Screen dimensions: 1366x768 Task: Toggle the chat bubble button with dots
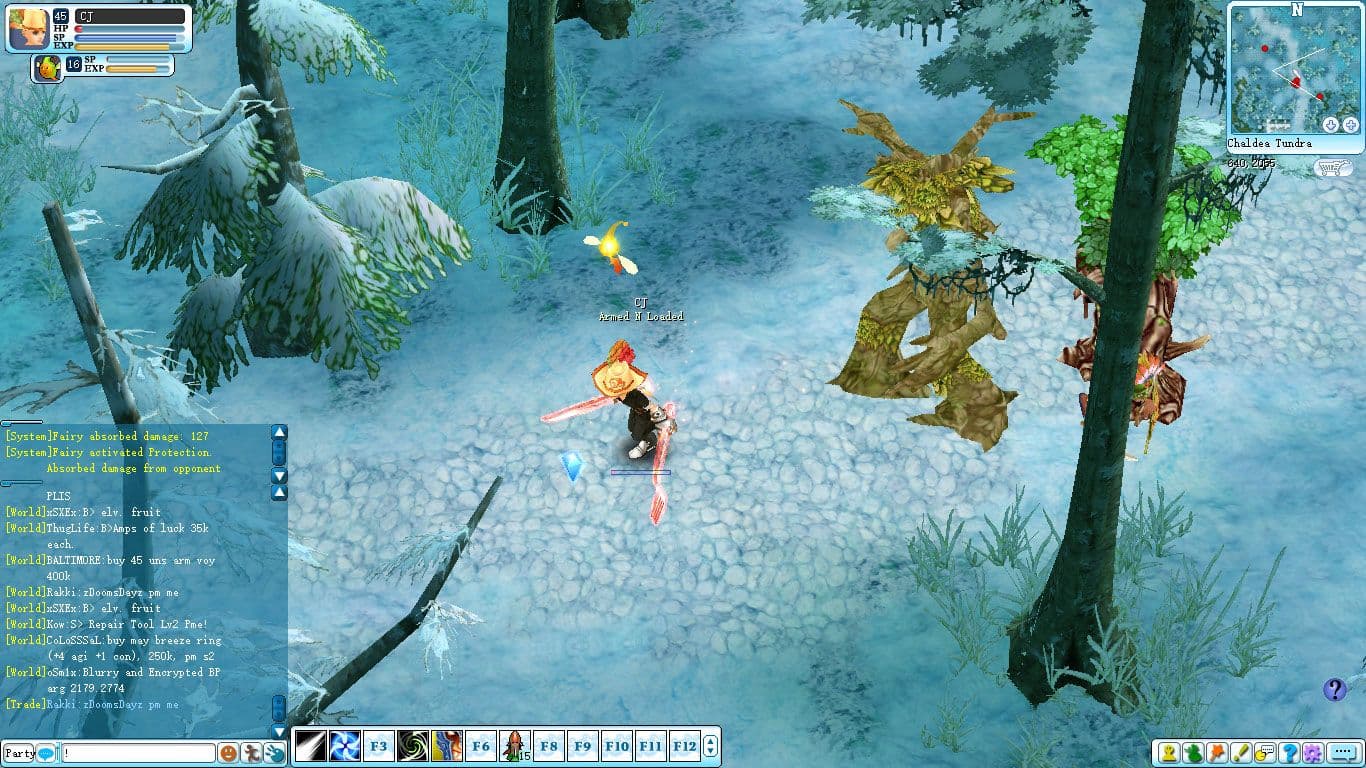1341,753
